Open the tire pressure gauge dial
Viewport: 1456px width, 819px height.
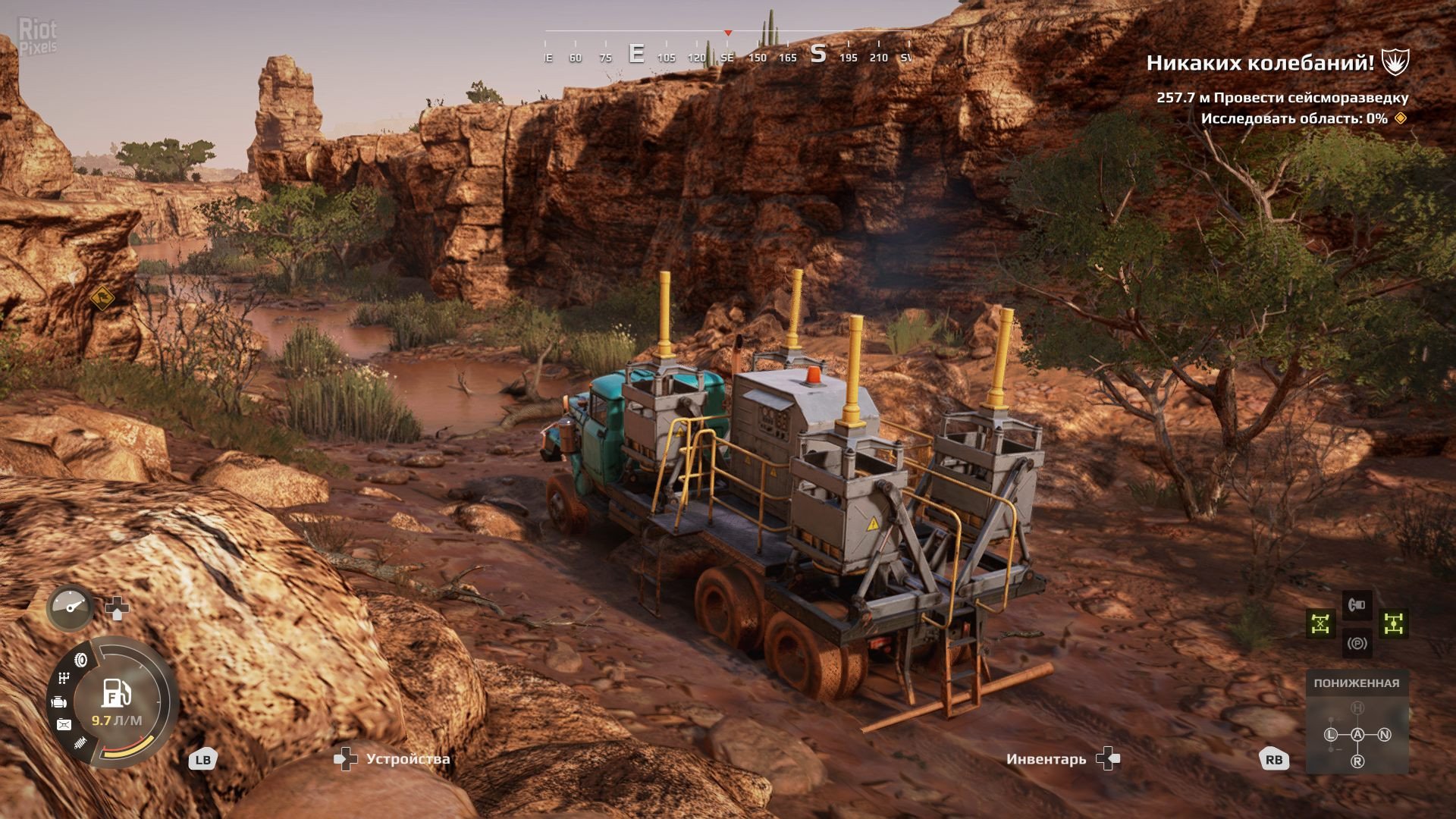tap(71, 607)
